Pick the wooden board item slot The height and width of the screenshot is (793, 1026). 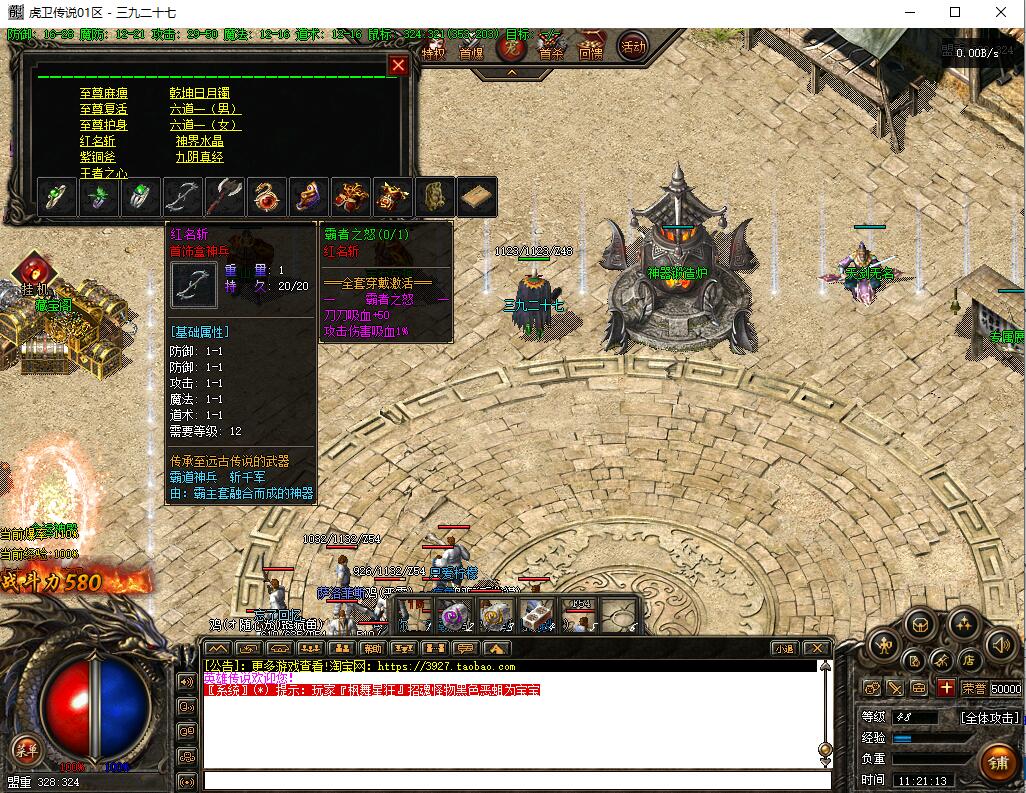478,197
